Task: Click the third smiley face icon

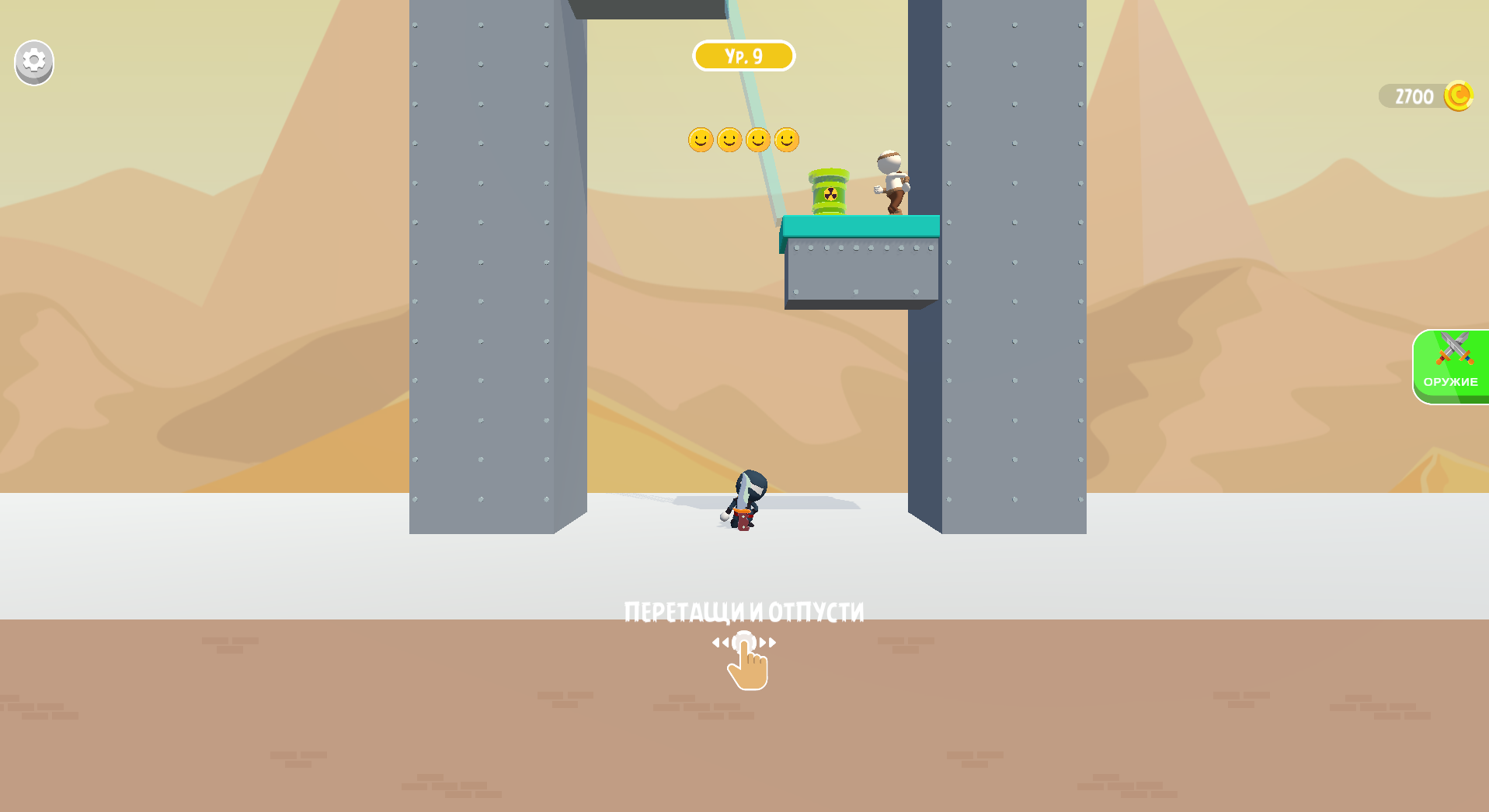Action: point(759,141)
